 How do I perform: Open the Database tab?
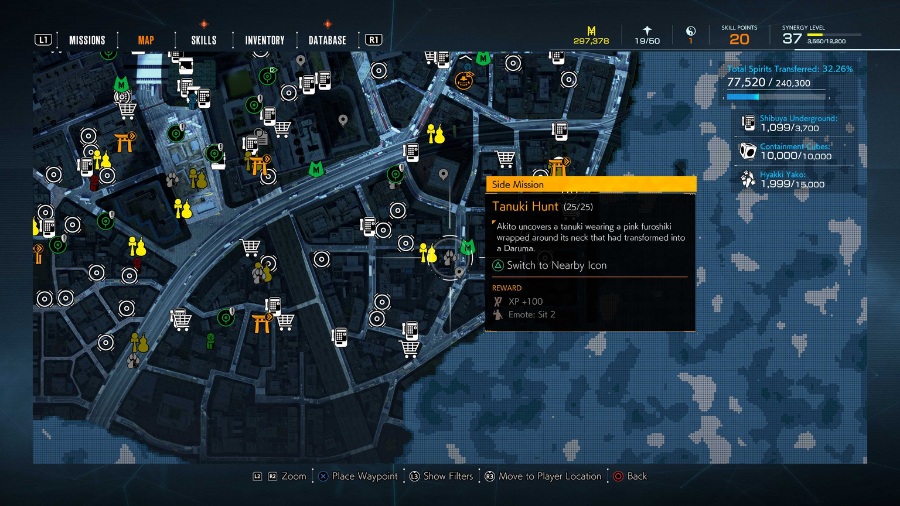pyautogui.click(x=327, y=40)
